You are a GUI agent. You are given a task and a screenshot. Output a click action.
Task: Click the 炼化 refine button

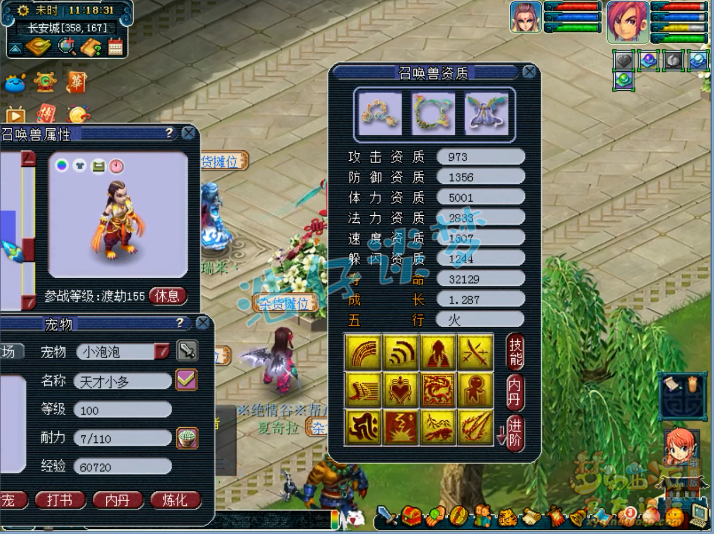[175, 500]
